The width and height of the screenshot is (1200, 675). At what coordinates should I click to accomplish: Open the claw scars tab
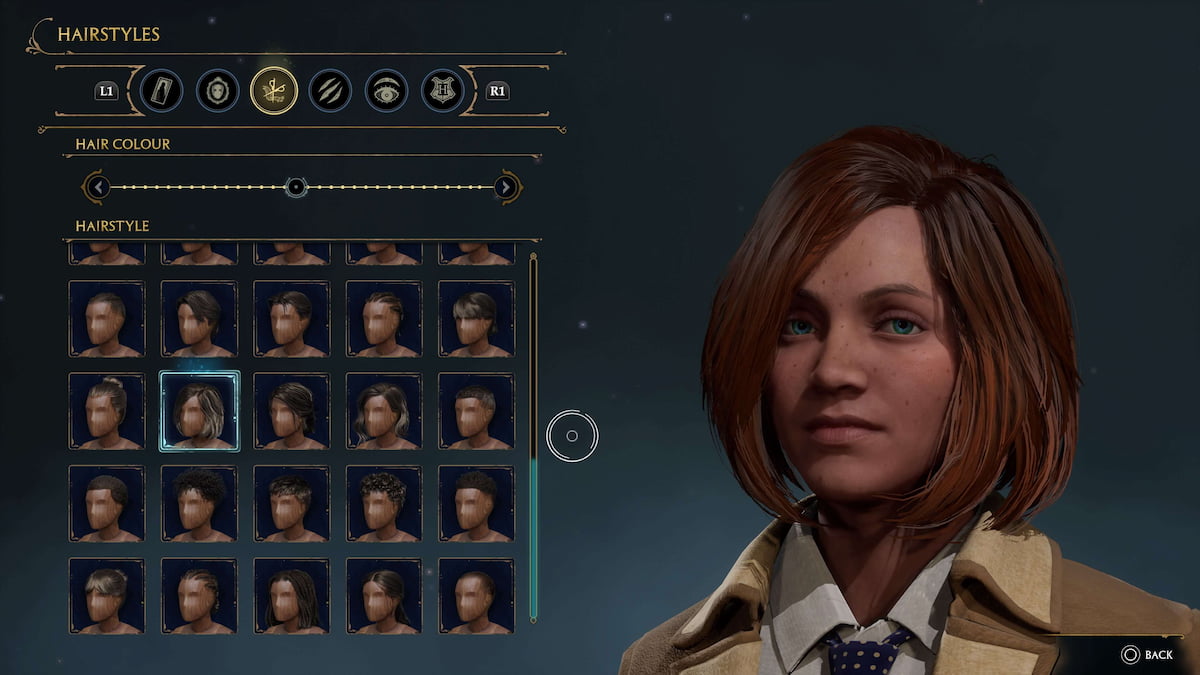click(x=329, y=91)
